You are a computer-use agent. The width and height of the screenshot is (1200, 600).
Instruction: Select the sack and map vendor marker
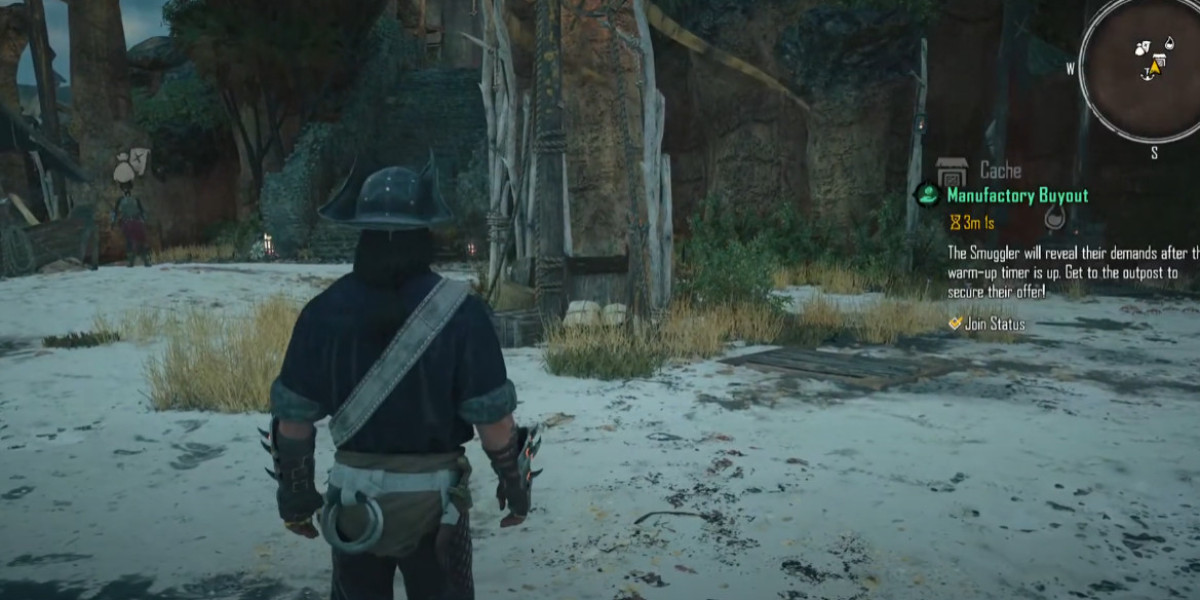pyautogui.click(x=130, y=166)
